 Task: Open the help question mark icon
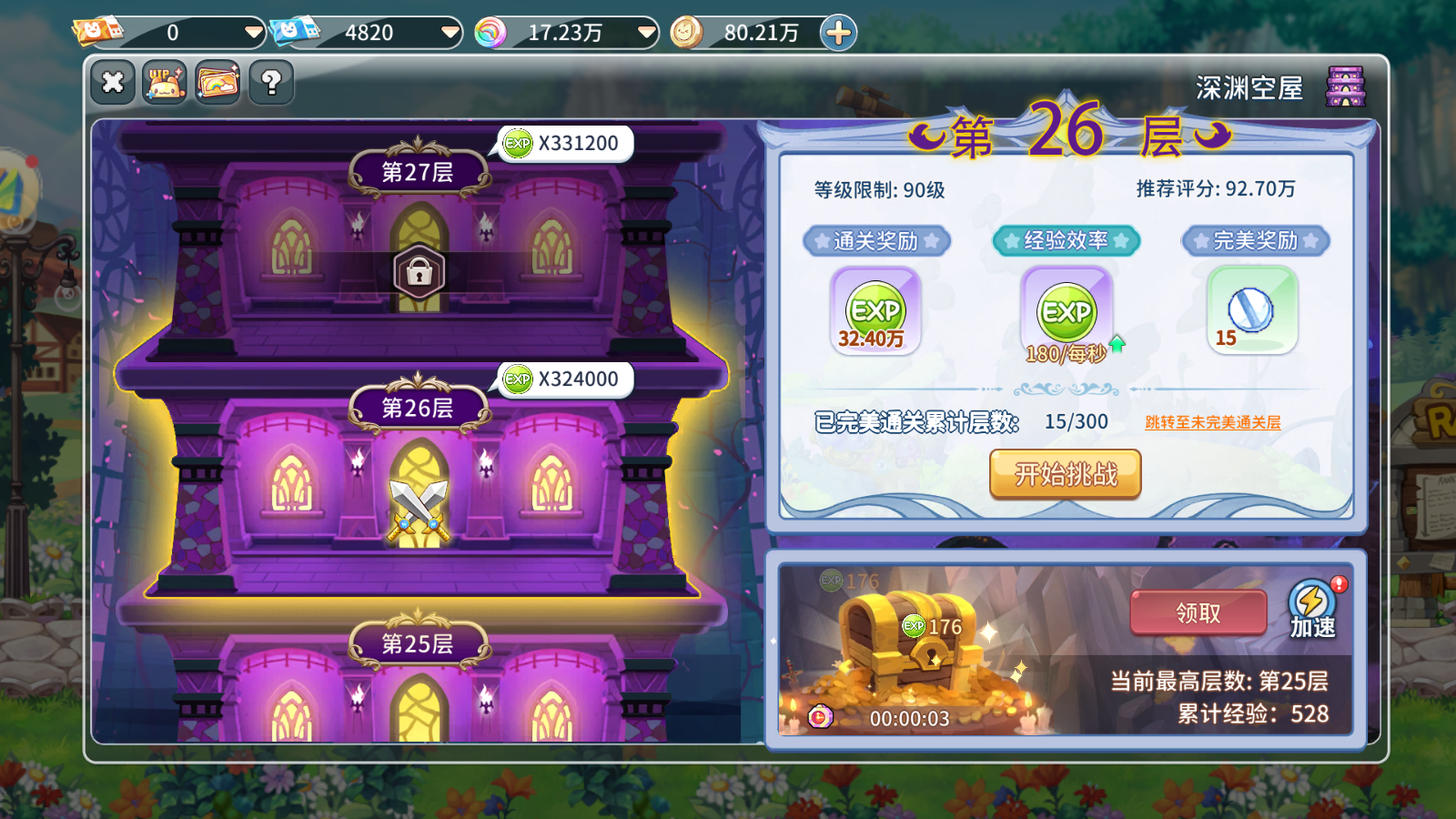(269, 82)
